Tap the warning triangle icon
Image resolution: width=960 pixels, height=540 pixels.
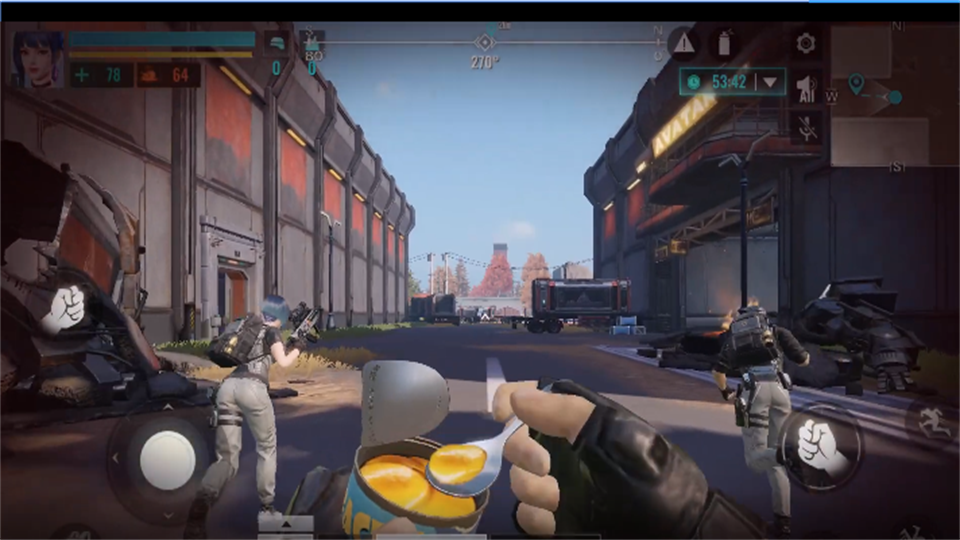[x=683, y=43]
